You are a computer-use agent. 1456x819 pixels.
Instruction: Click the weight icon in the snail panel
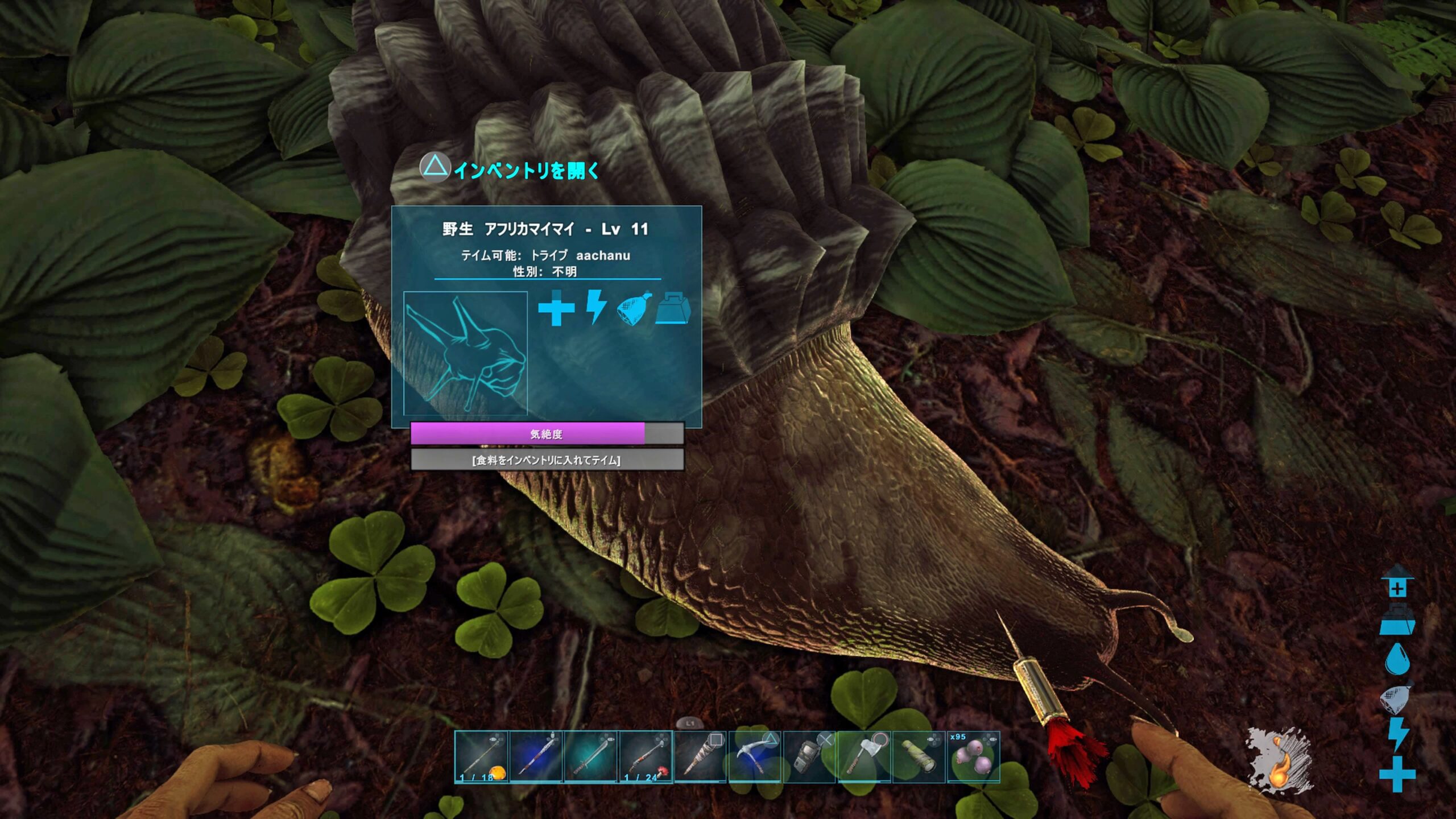673,309
